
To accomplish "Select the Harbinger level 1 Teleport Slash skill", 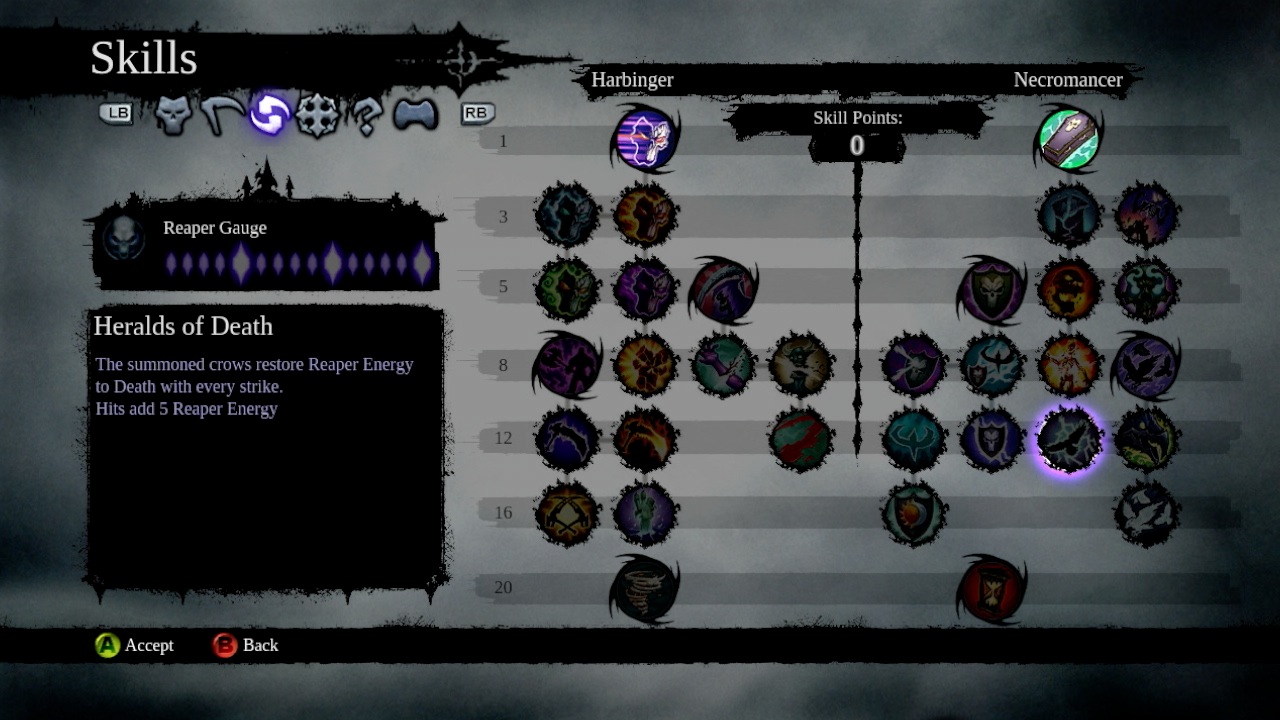I will click(644, 139).
